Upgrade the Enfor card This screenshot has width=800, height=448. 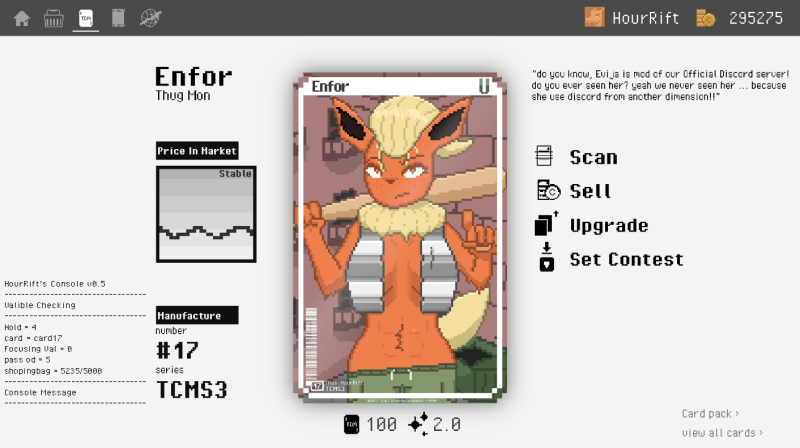[608, 225]
